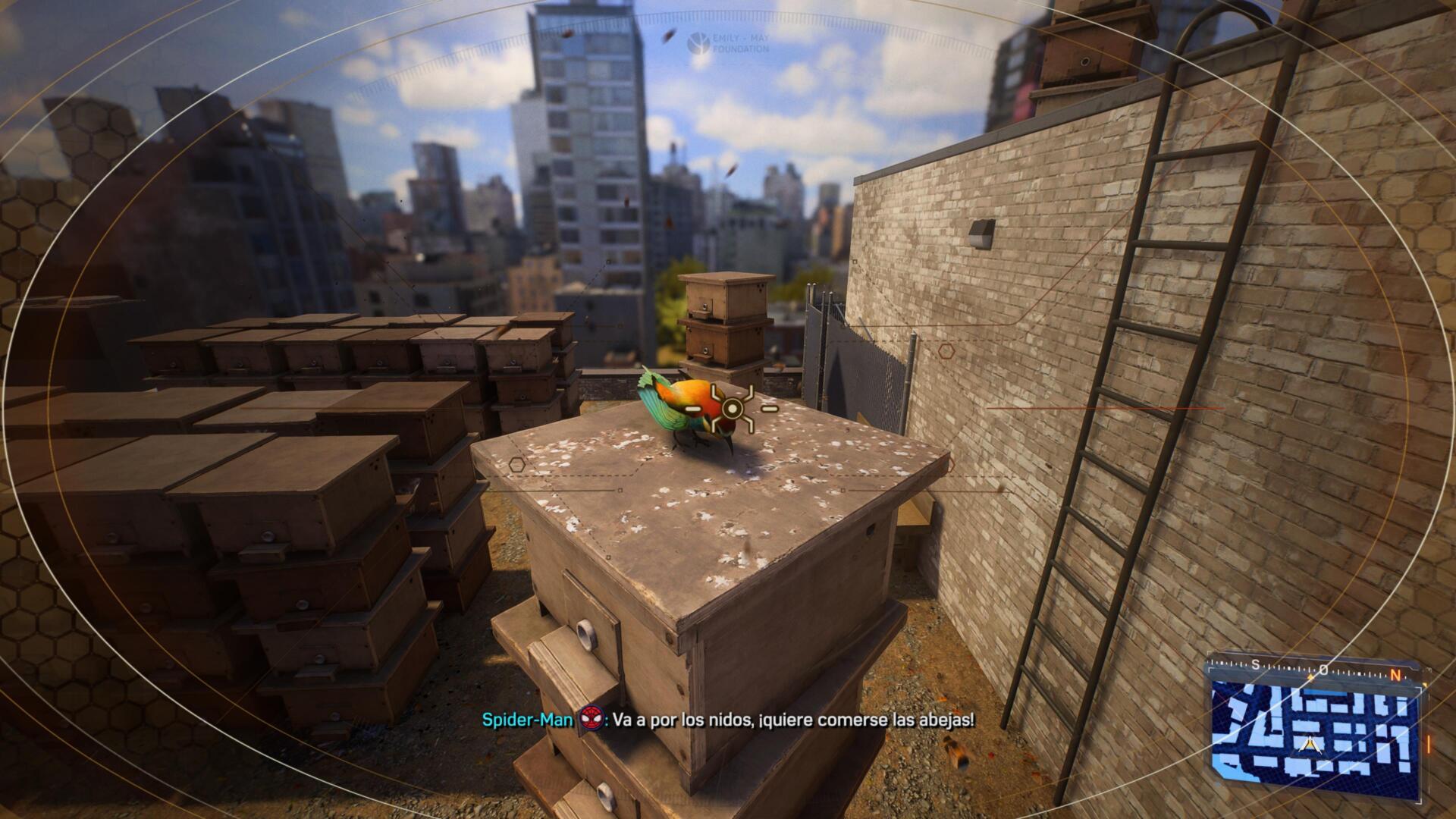This screenshot has width=1456, height=819.
Task: Select the Emily-May Foundation logo
Action: pos(727,42)
